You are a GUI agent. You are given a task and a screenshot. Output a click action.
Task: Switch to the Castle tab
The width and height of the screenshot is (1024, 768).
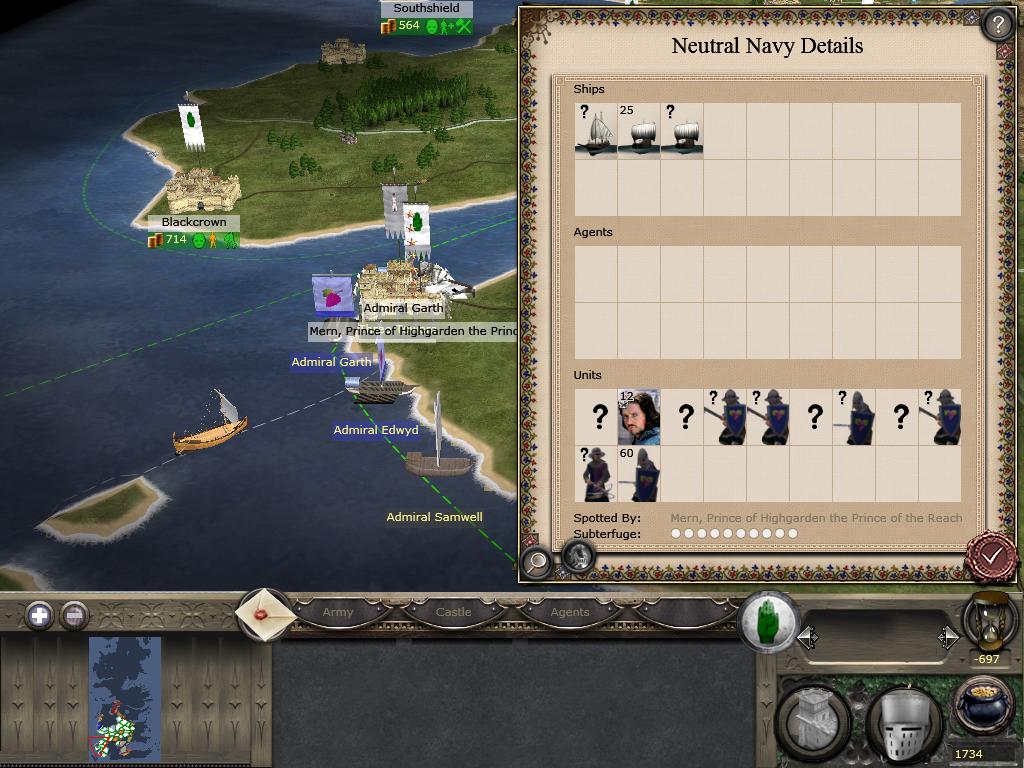pos(453,612)
